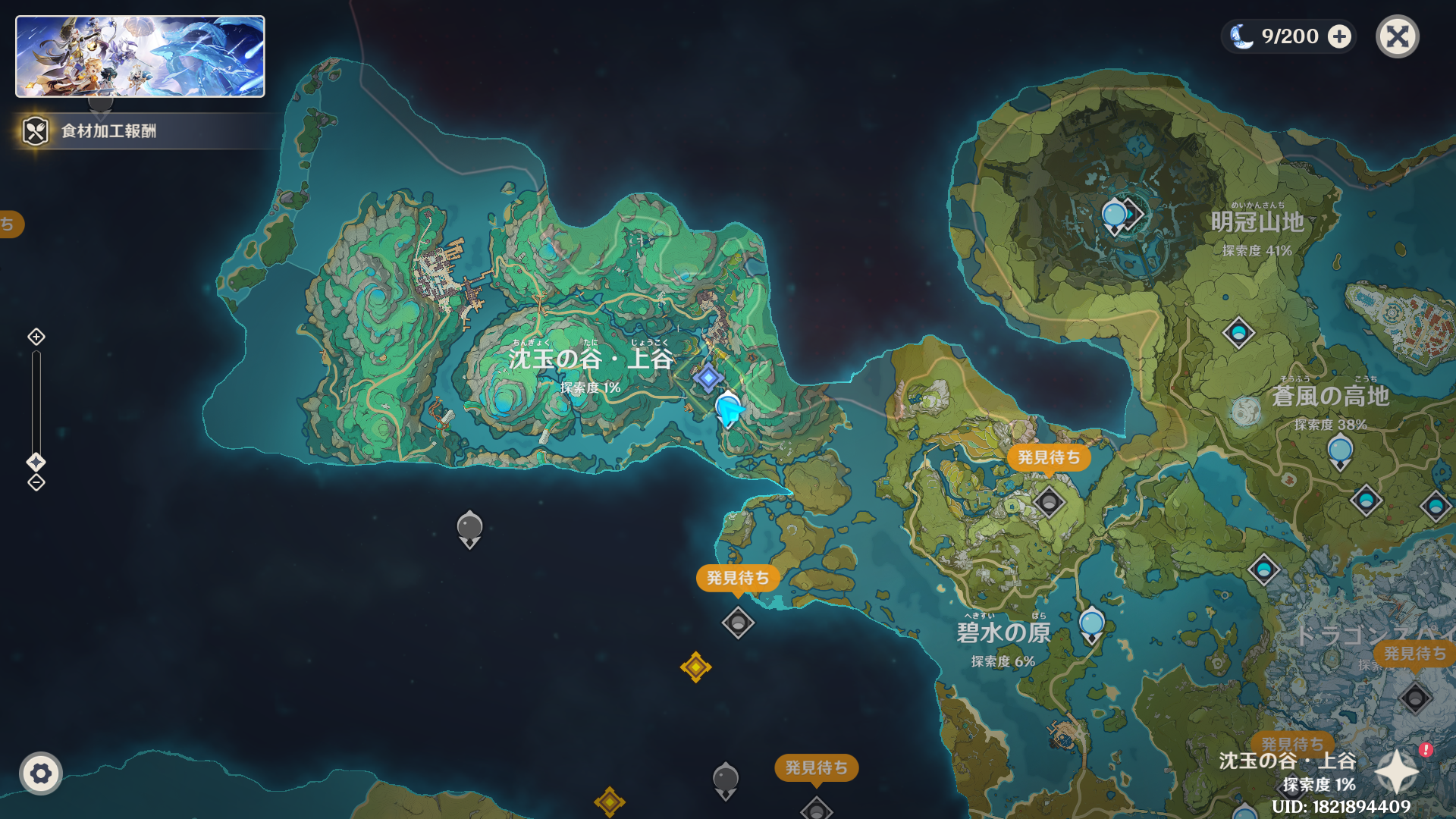Select the teleport waypoint beside 明冠山地
The width and height of the screenshot is (1456, 819).
(x=1114, y=217)
